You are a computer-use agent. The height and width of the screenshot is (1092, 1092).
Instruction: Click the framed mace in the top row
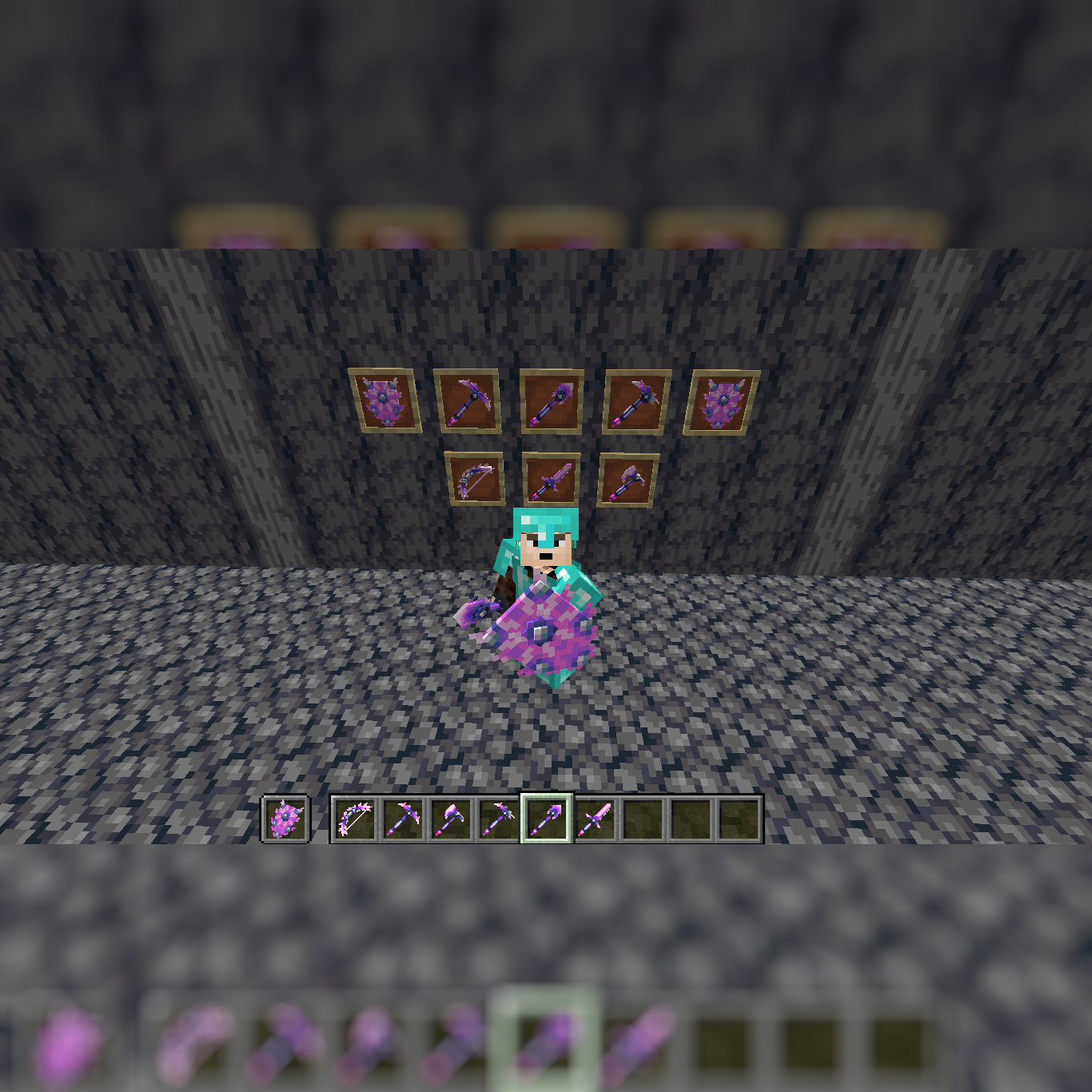pos(553,400)
